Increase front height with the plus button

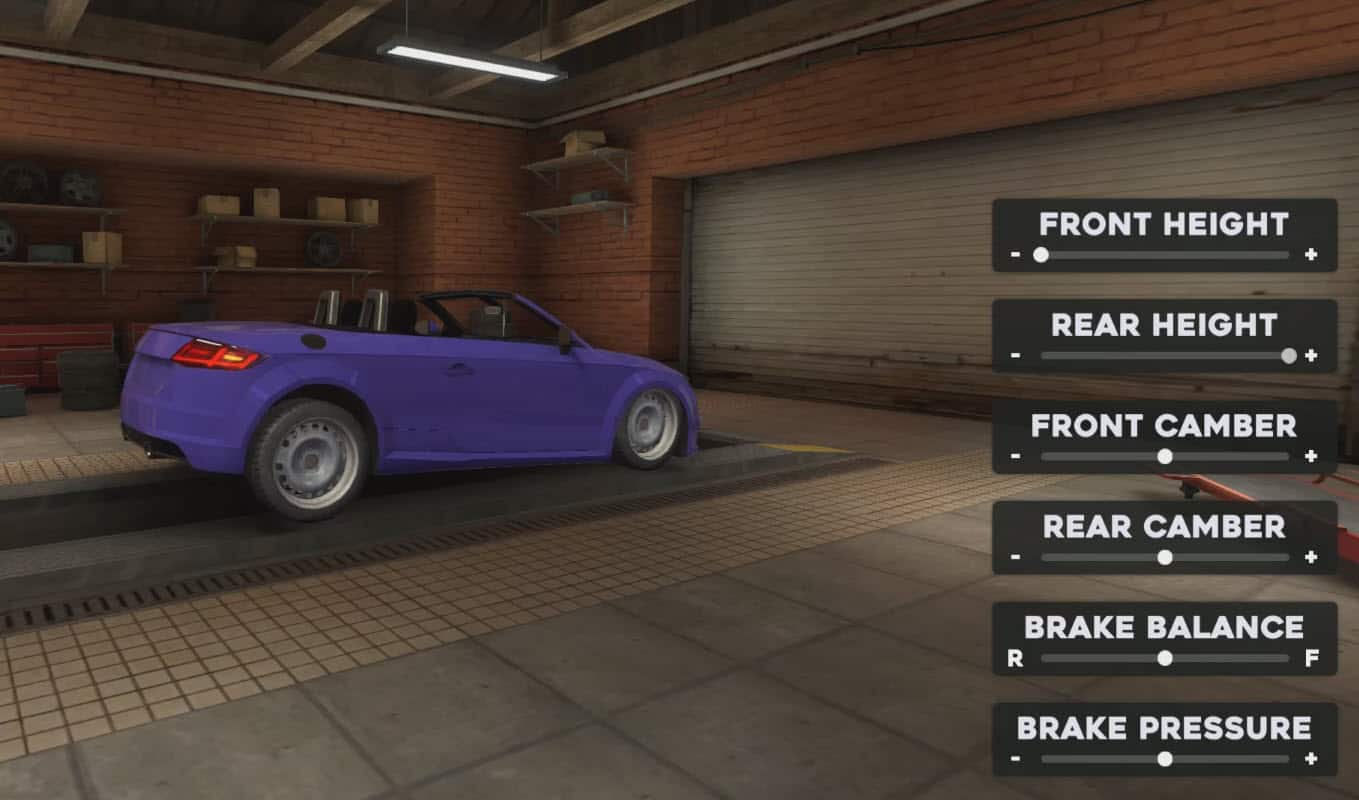click(1311, 255)
